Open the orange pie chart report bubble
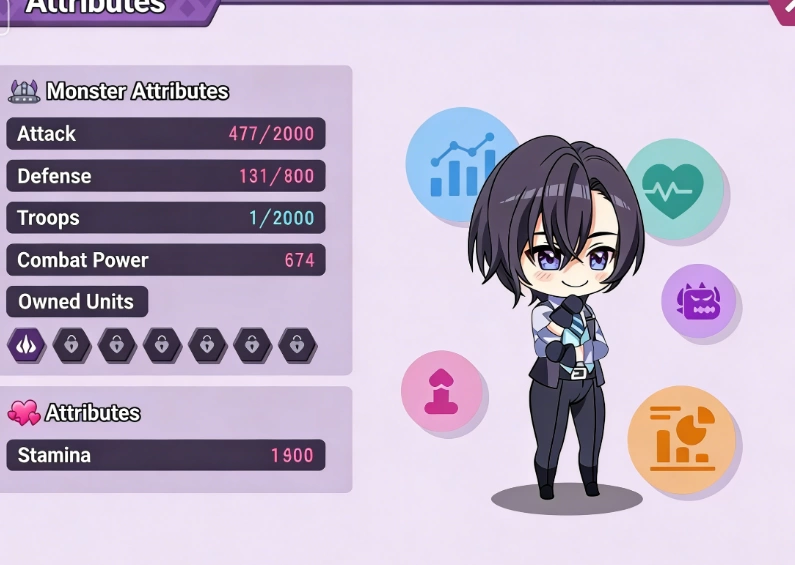The width and height of the screenshot is (795, 565). [681, 440]
